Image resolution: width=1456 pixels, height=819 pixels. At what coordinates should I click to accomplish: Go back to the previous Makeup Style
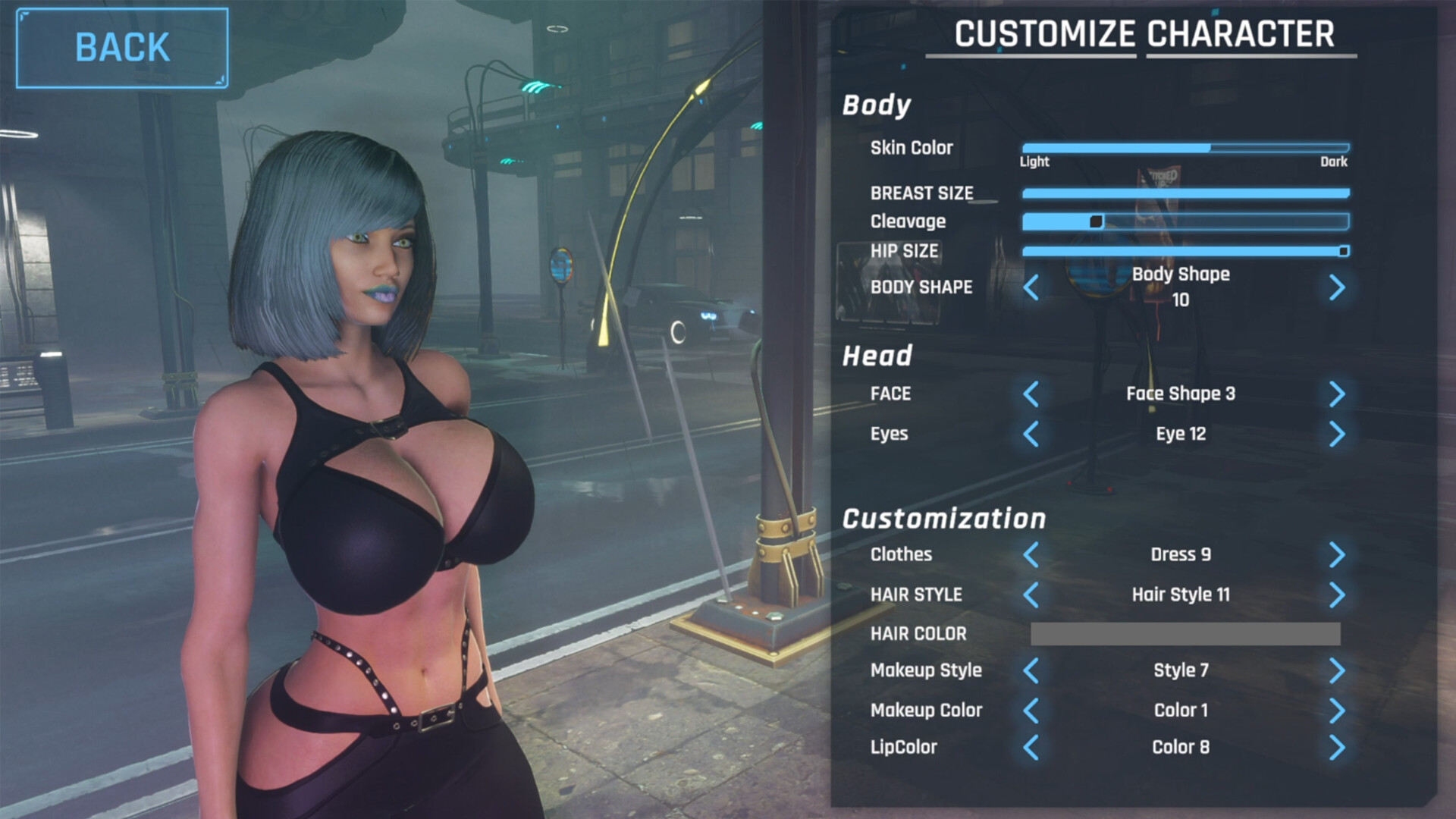coord(1030,671)
